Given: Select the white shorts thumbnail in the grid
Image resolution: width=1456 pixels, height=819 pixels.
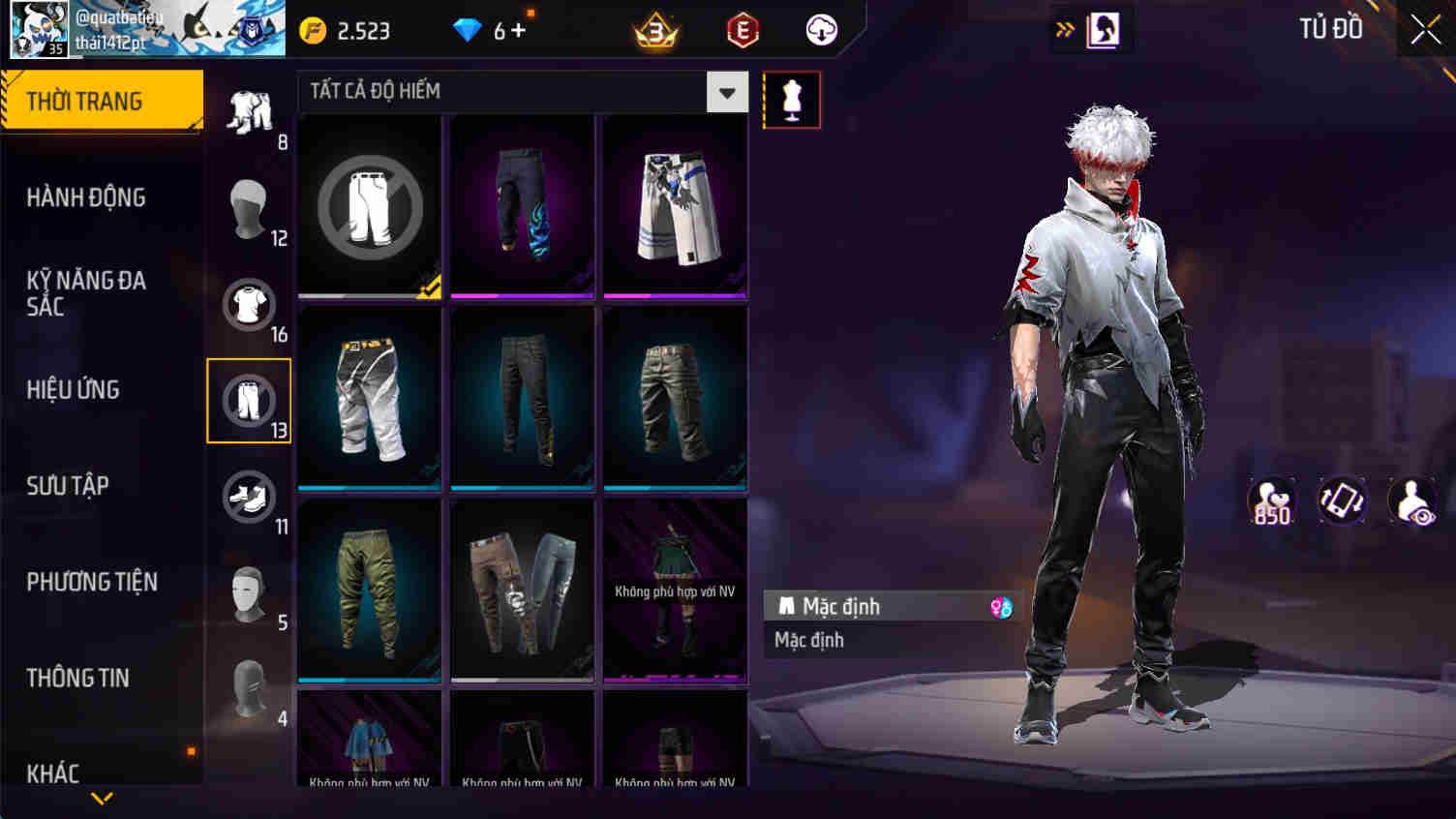Looking at the screenshot, I should pyautogui.click(x=675, y=204).
